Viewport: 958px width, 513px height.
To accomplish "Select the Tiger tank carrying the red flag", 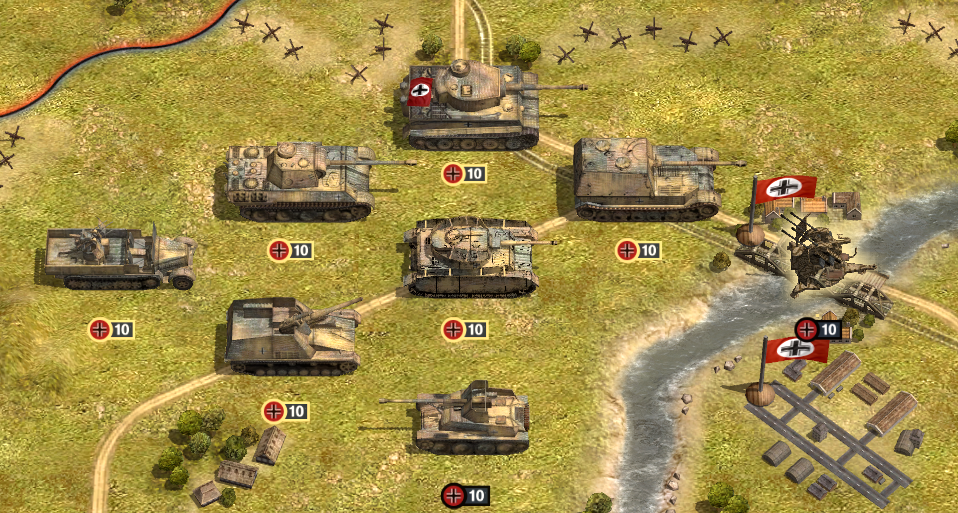I will [472, 105].
